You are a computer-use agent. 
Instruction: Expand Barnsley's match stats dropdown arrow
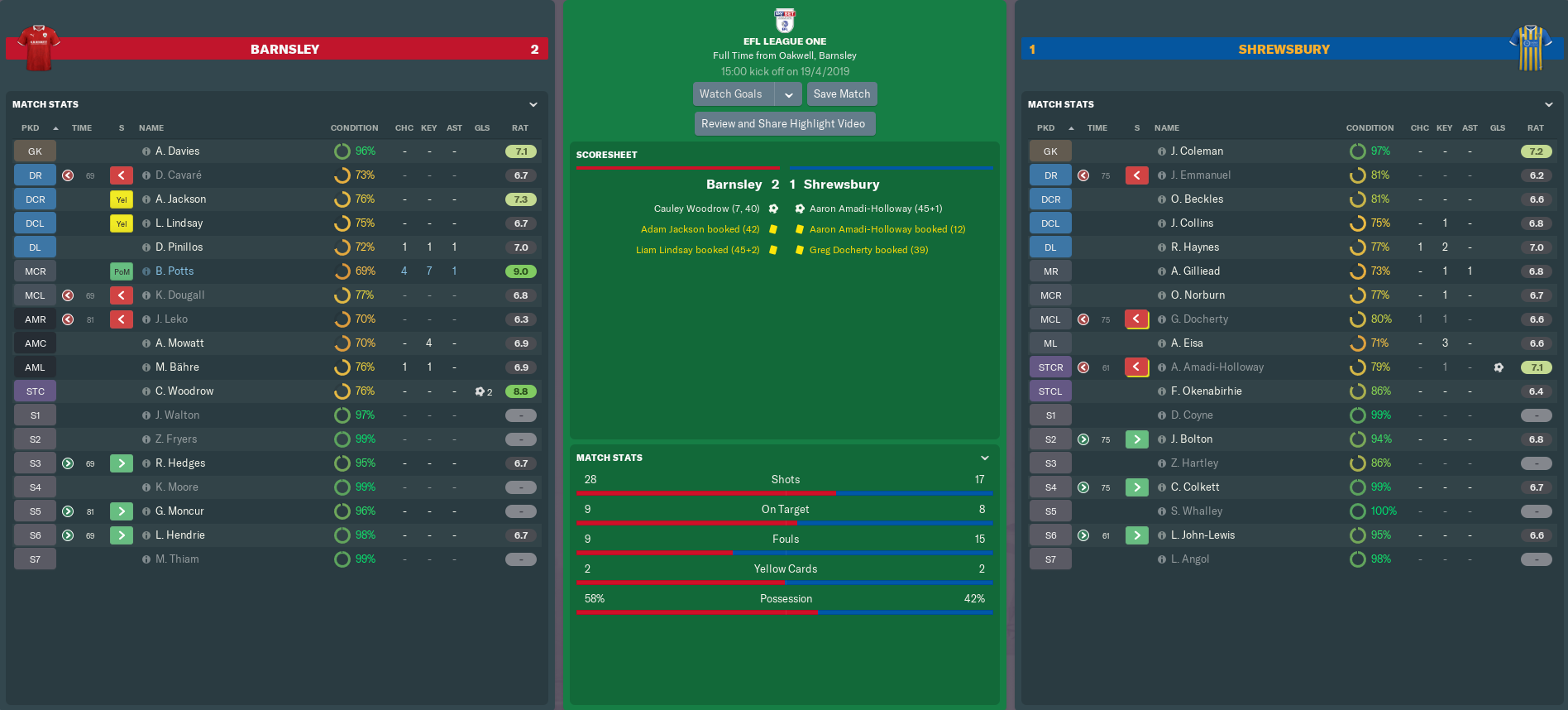point(533,105)
